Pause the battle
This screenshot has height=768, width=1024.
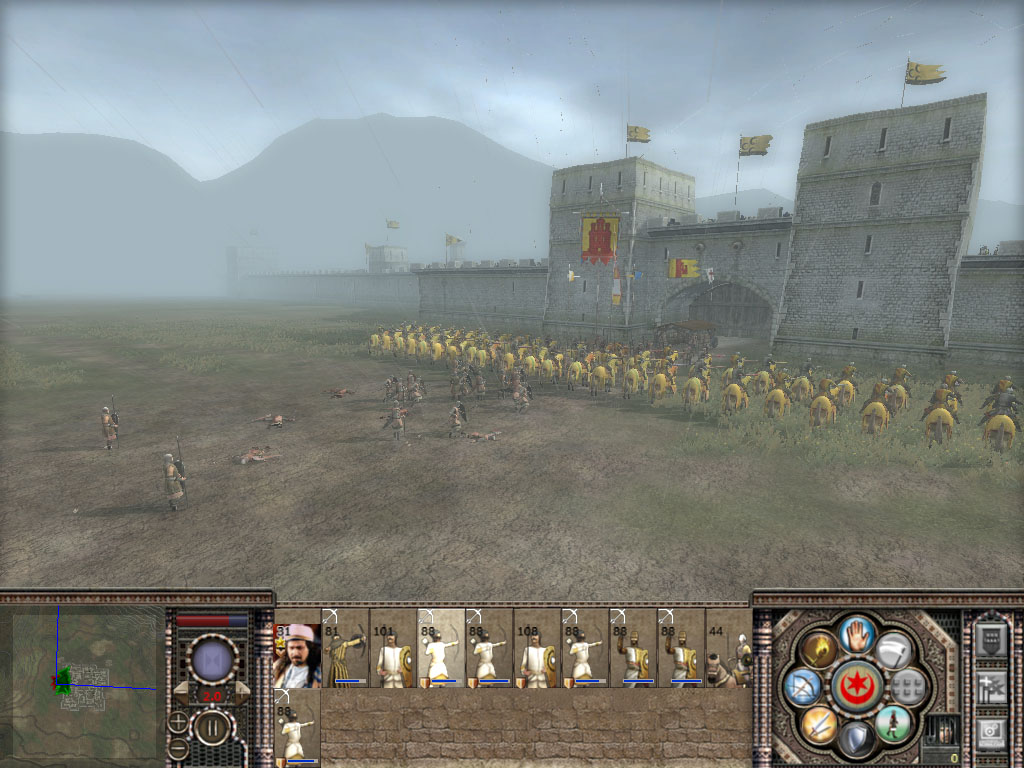(212, 727)
